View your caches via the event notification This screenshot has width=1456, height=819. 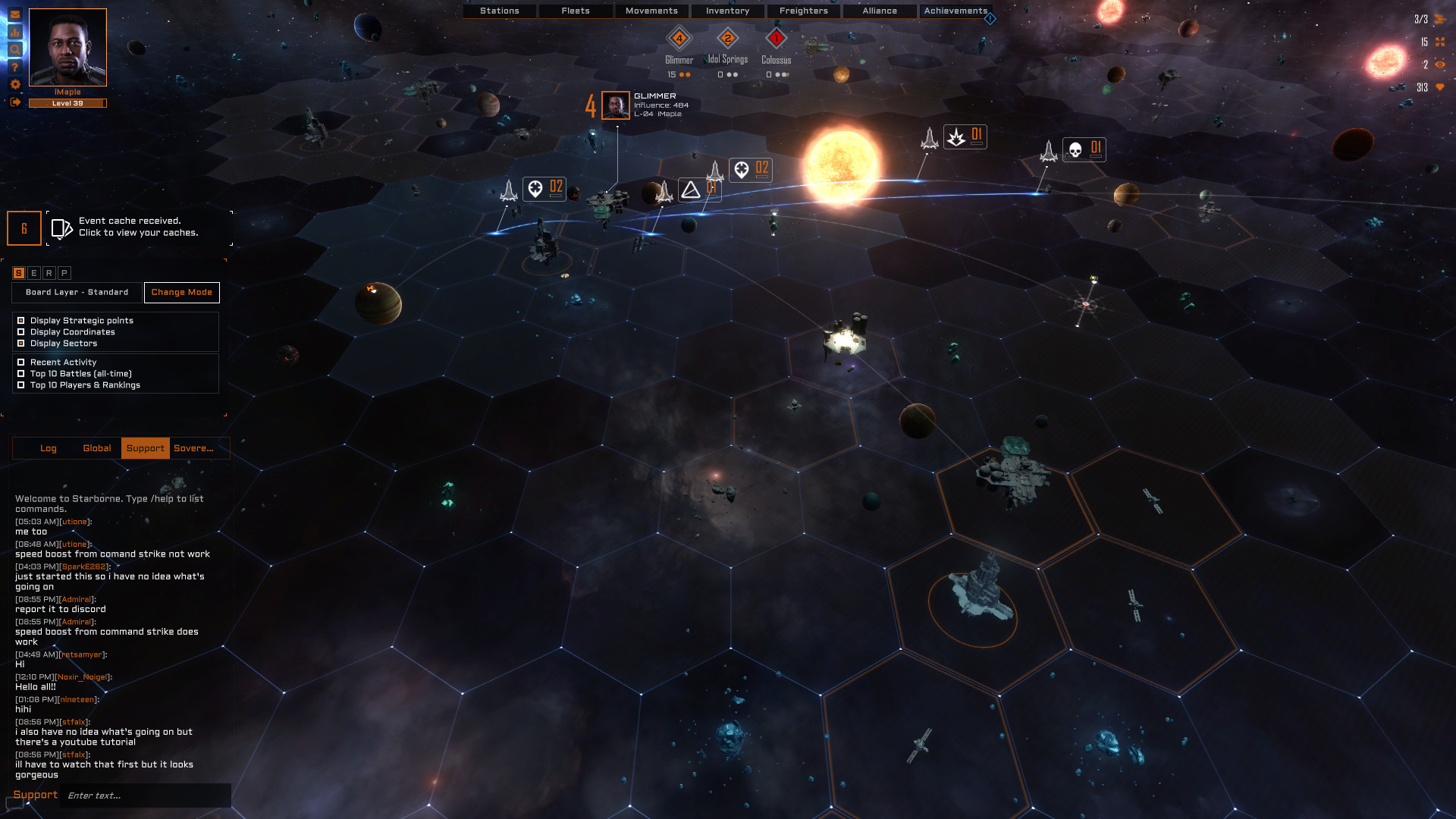[136, 227]
